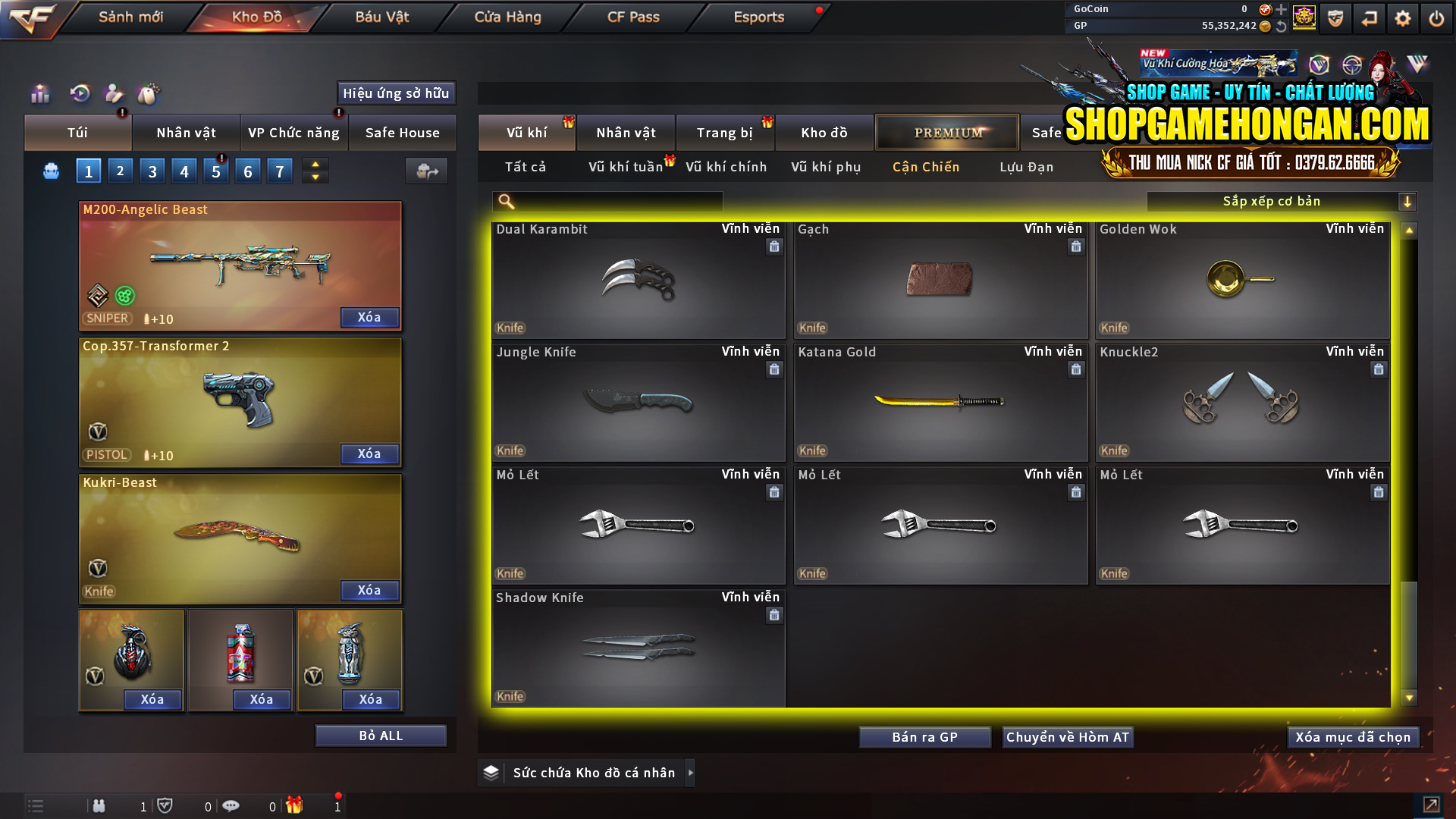Open the settings gear icon

click(x=1404, y=17)
